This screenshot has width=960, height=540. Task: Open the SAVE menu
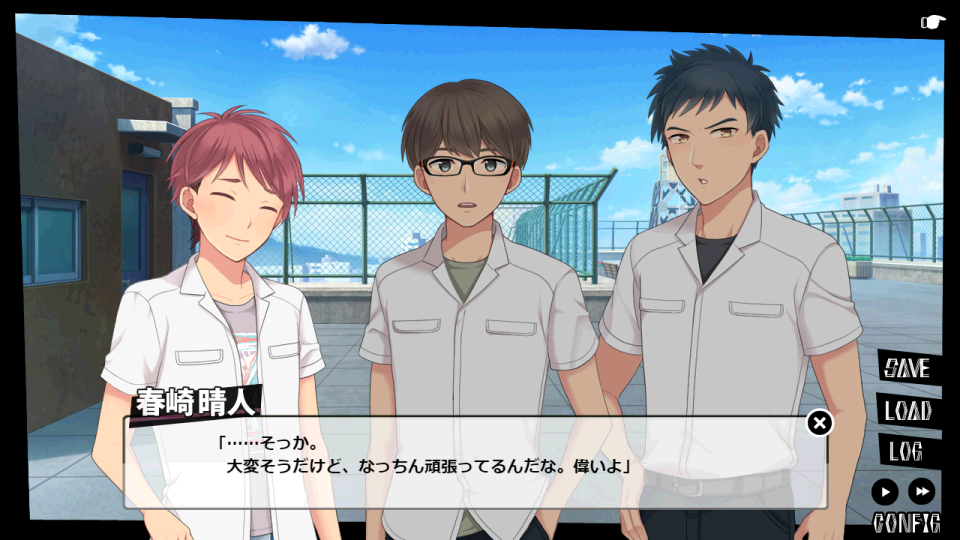907,368
